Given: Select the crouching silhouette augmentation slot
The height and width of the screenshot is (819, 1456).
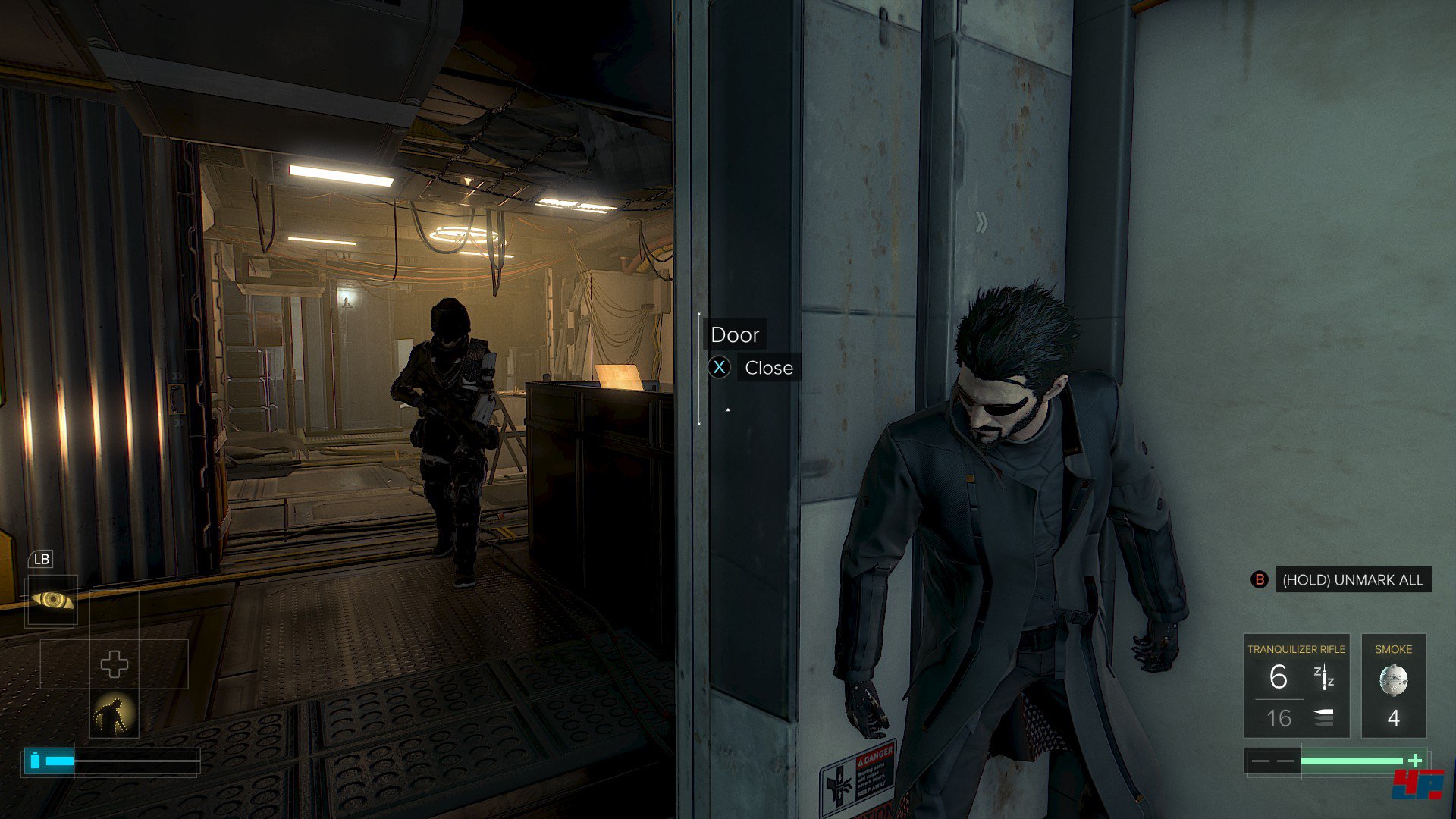Looking at the screenshot, I should (114, 714).
